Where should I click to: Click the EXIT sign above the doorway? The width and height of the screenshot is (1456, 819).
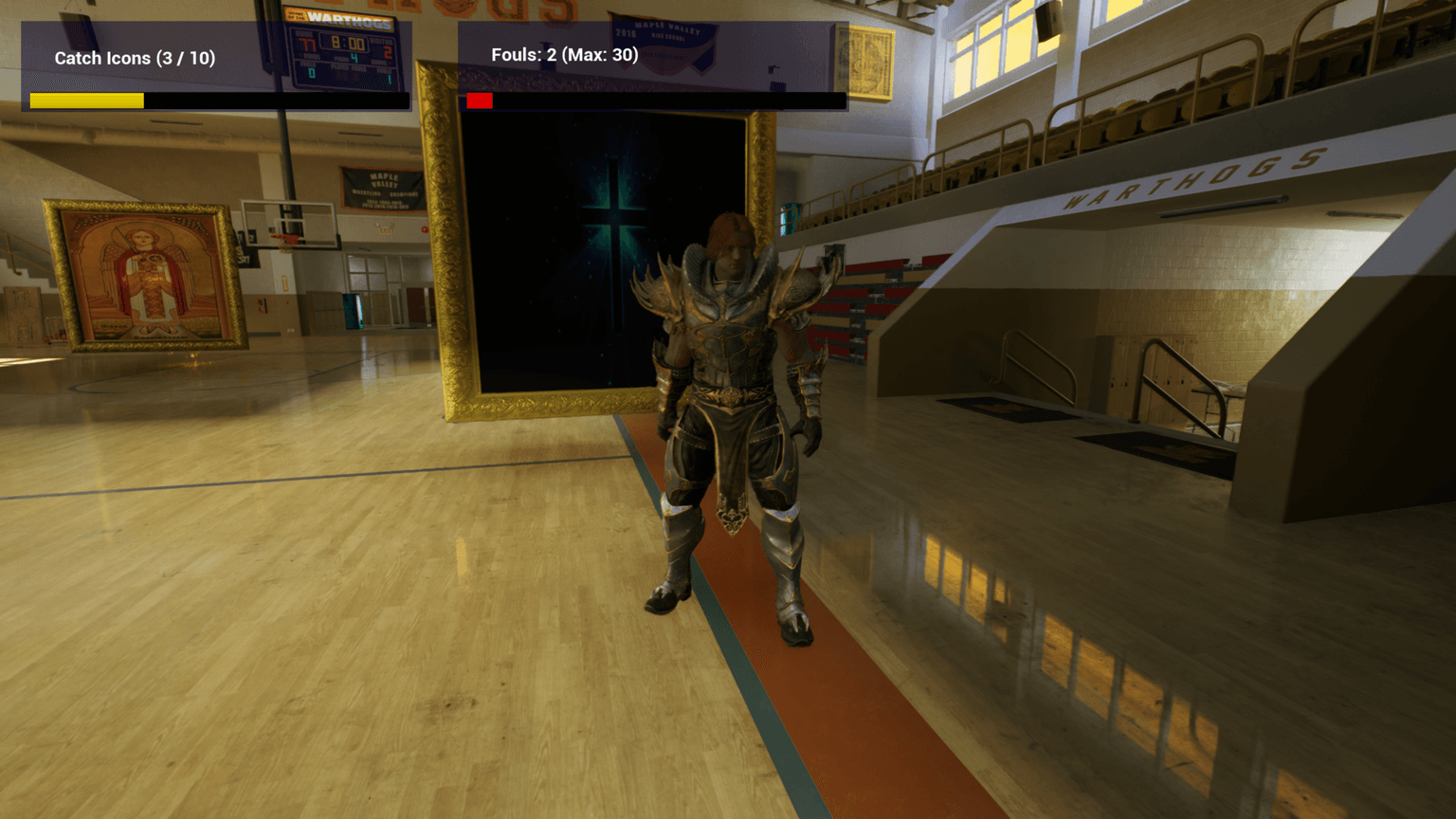(x=386, y=230)
